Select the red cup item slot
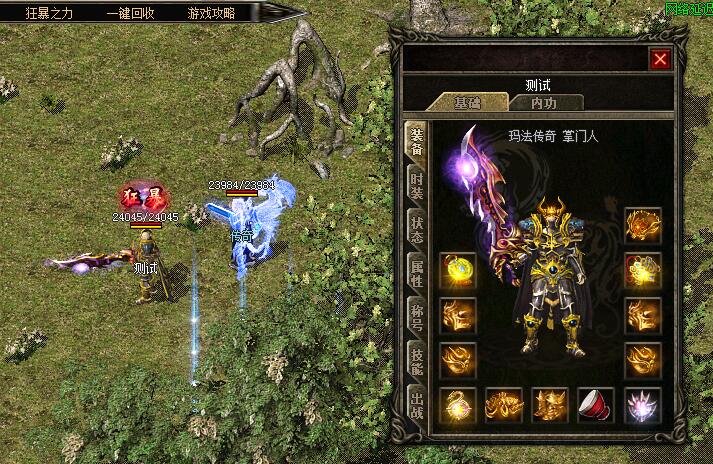 (596, 405)
